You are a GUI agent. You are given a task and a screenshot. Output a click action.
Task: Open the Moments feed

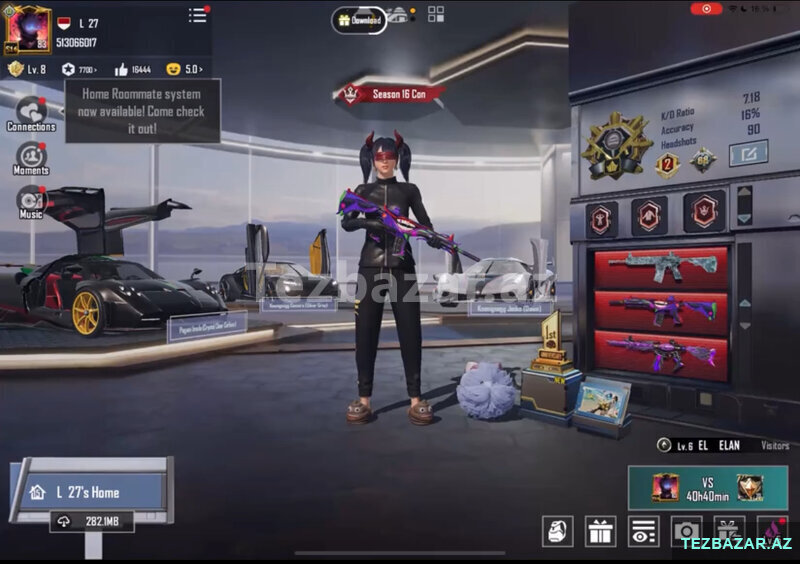(x=31, y=158)
